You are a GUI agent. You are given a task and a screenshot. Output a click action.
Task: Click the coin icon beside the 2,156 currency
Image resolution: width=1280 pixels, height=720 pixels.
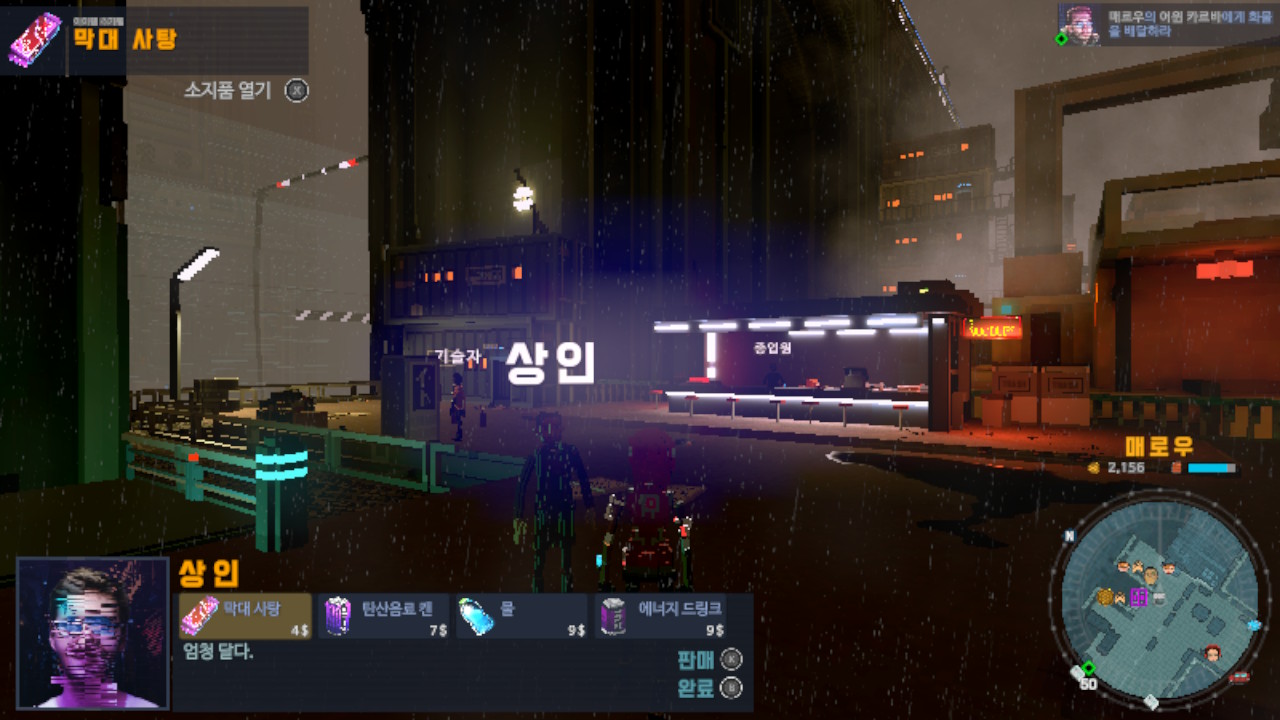click(x=1094, y=467)
